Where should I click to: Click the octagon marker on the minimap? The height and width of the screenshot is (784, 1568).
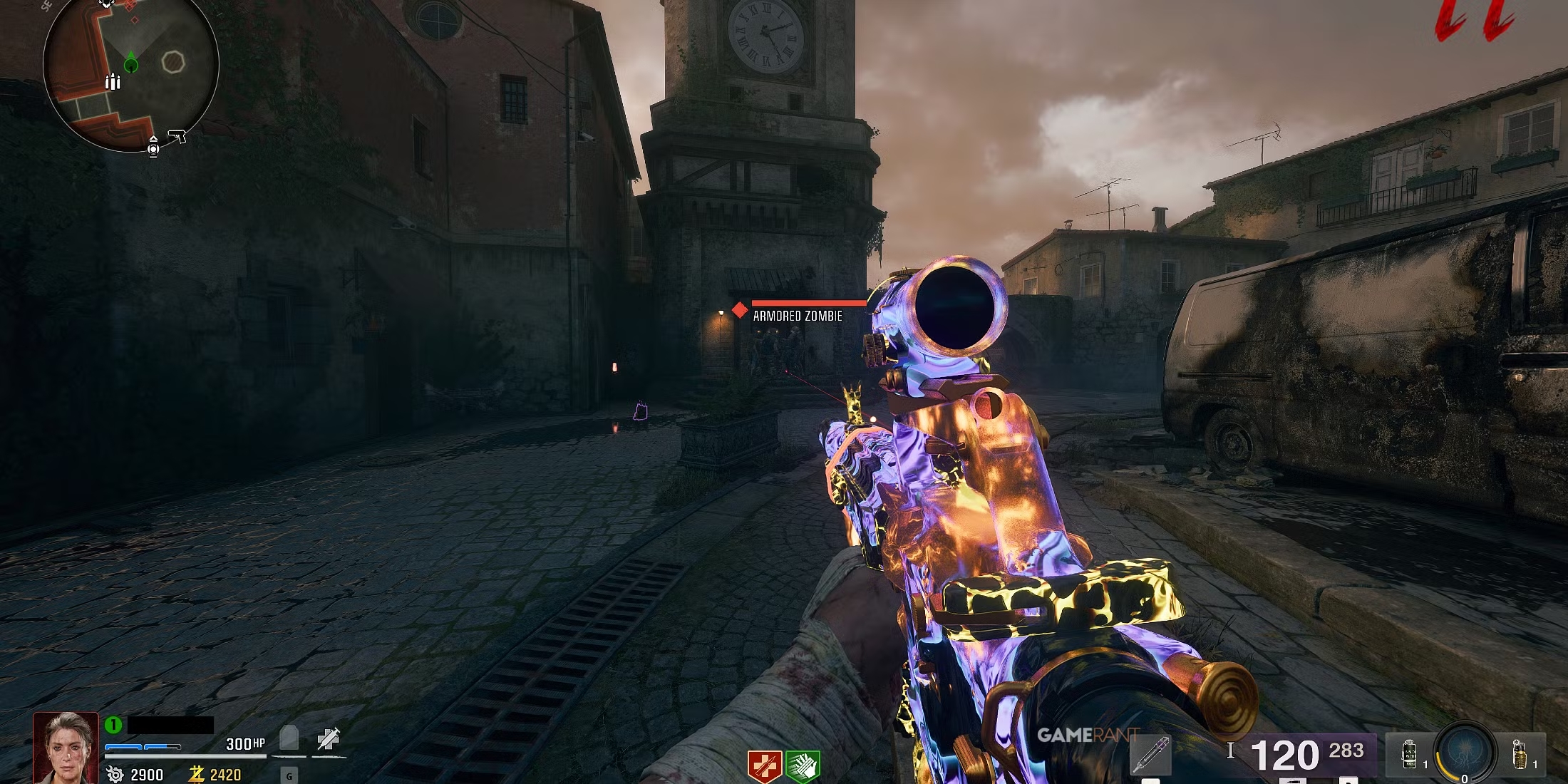172,63
